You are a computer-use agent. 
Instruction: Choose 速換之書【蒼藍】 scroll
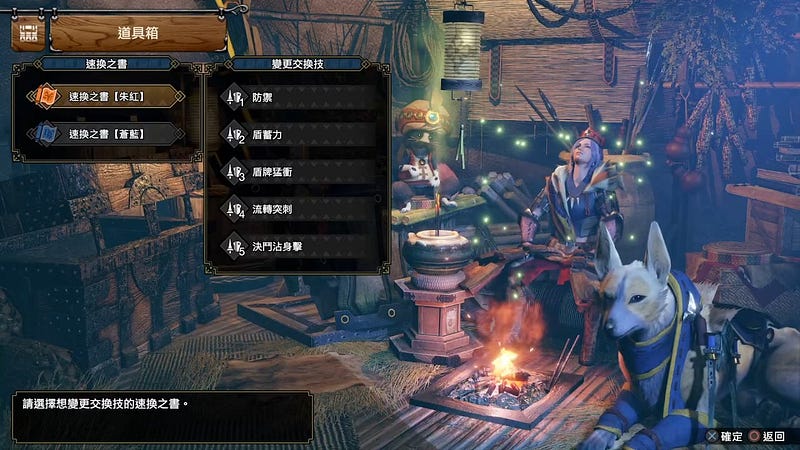click(105, 133)
